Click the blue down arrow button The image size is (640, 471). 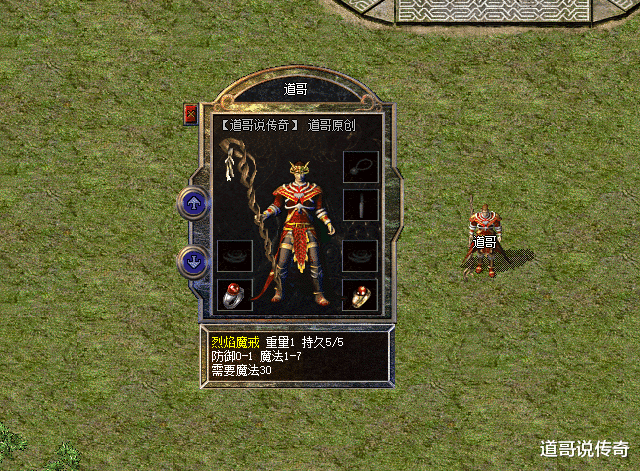[192, 263]
